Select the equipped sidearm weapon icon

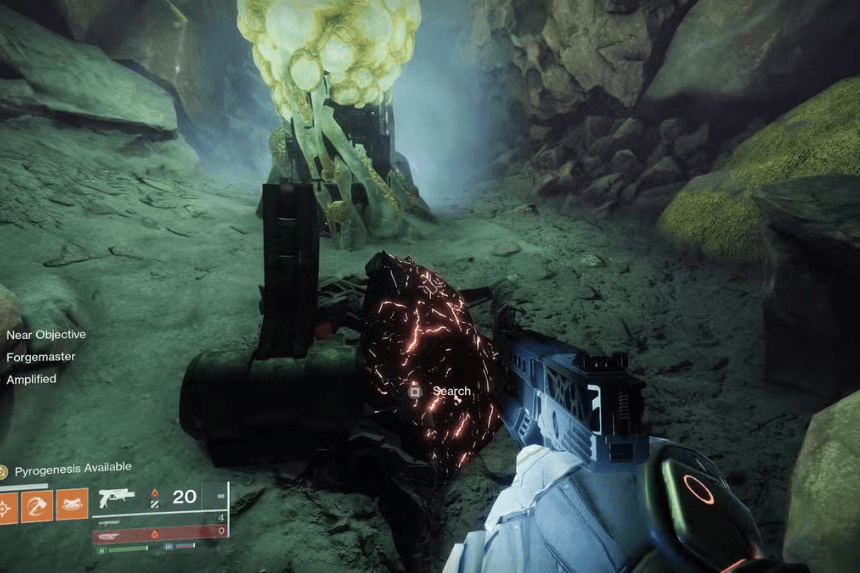[117, 498]
